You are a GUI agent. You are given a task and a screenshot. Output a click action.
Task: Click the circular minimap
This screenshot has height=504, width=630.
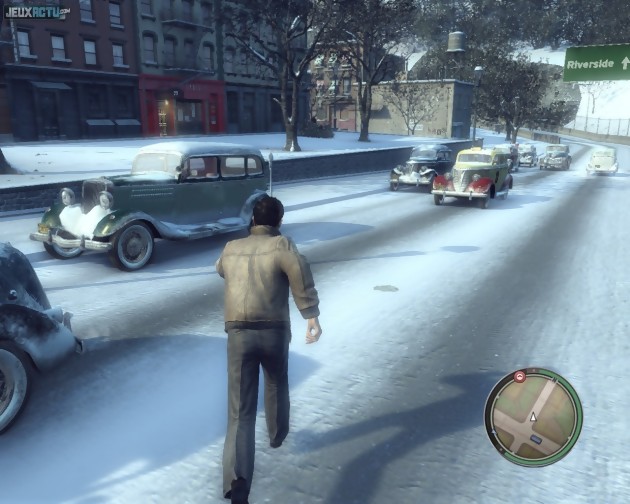(533, 416)
